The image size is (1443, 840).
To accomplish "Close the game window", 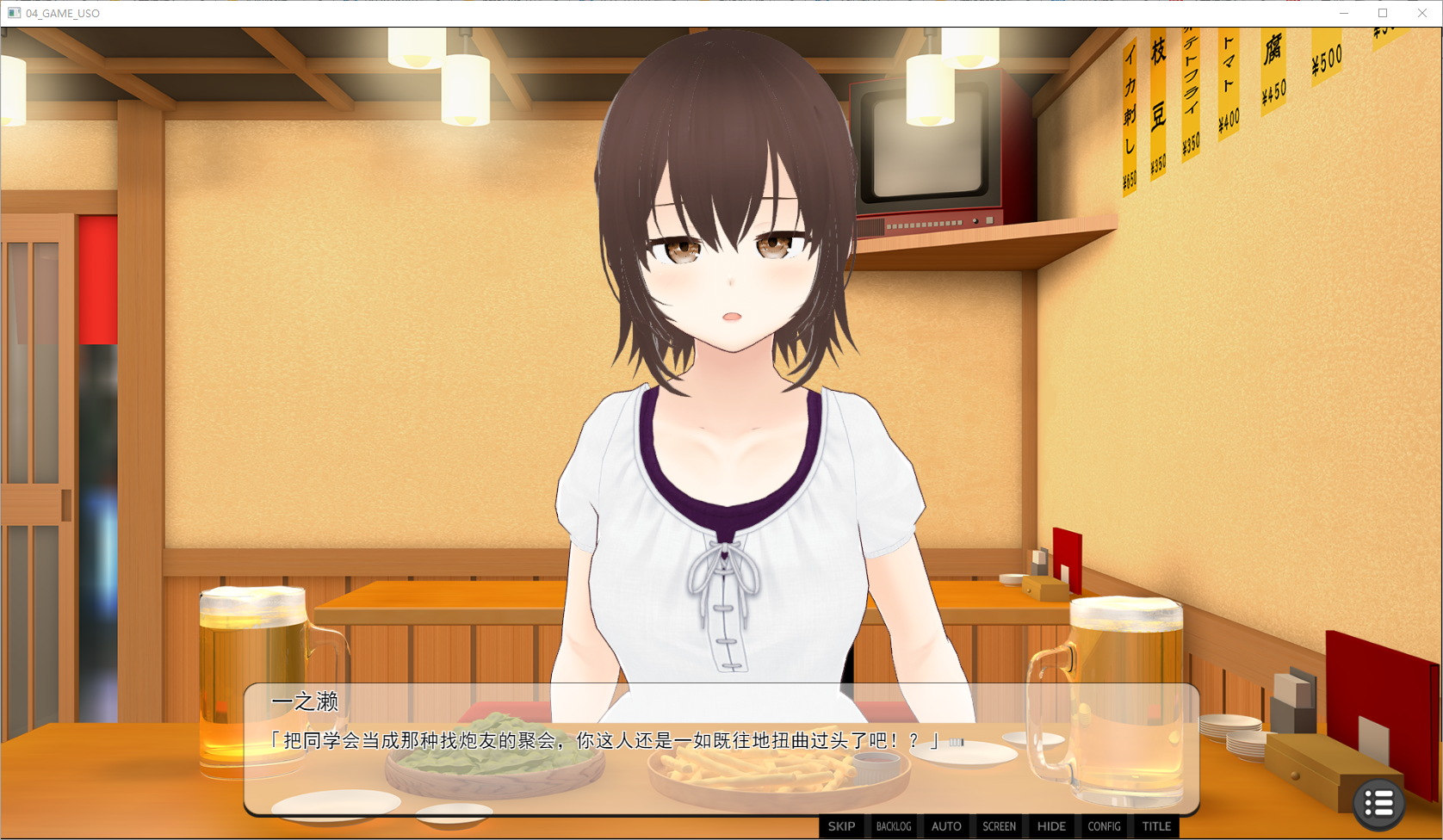I will [1422, 13].
